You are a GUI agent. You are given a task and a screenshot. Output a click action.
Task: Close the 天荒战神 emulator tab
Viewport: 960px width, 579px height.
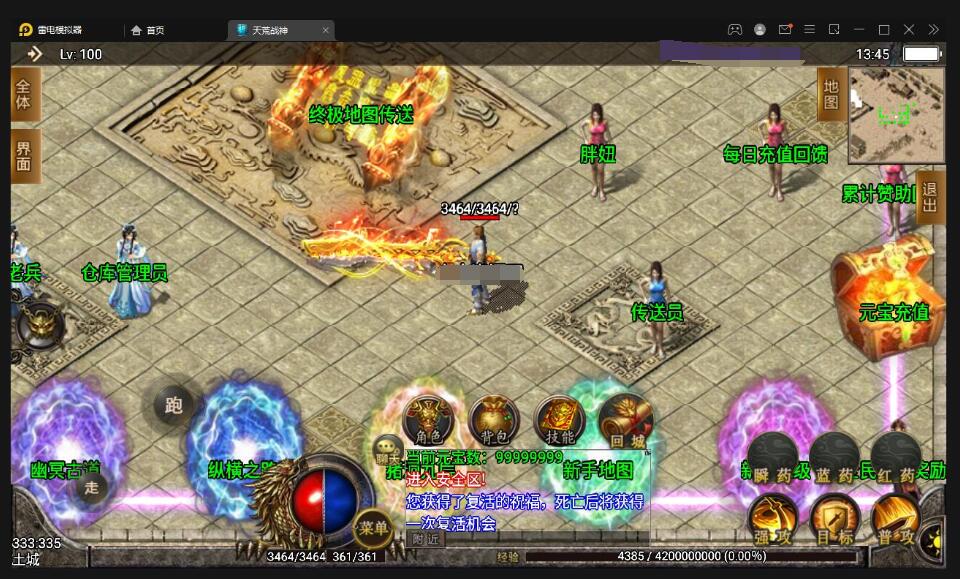pyautogui.click(x=326, y=30)
